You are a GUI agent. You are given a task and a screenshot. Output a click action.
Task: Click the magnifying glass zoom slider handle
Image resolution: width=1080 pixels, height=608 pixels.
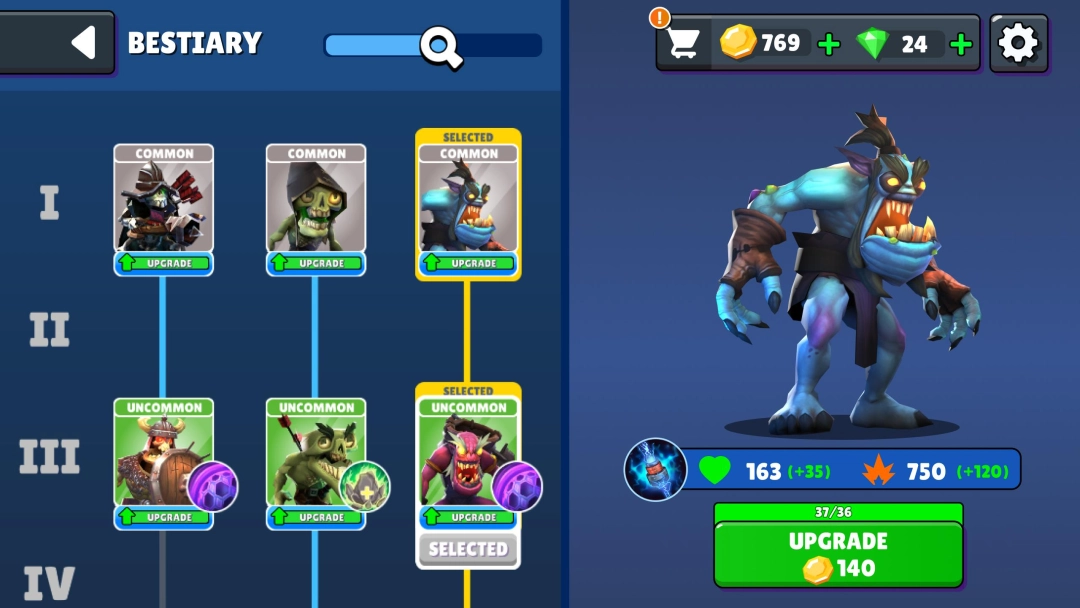click(x=440, y=46)
